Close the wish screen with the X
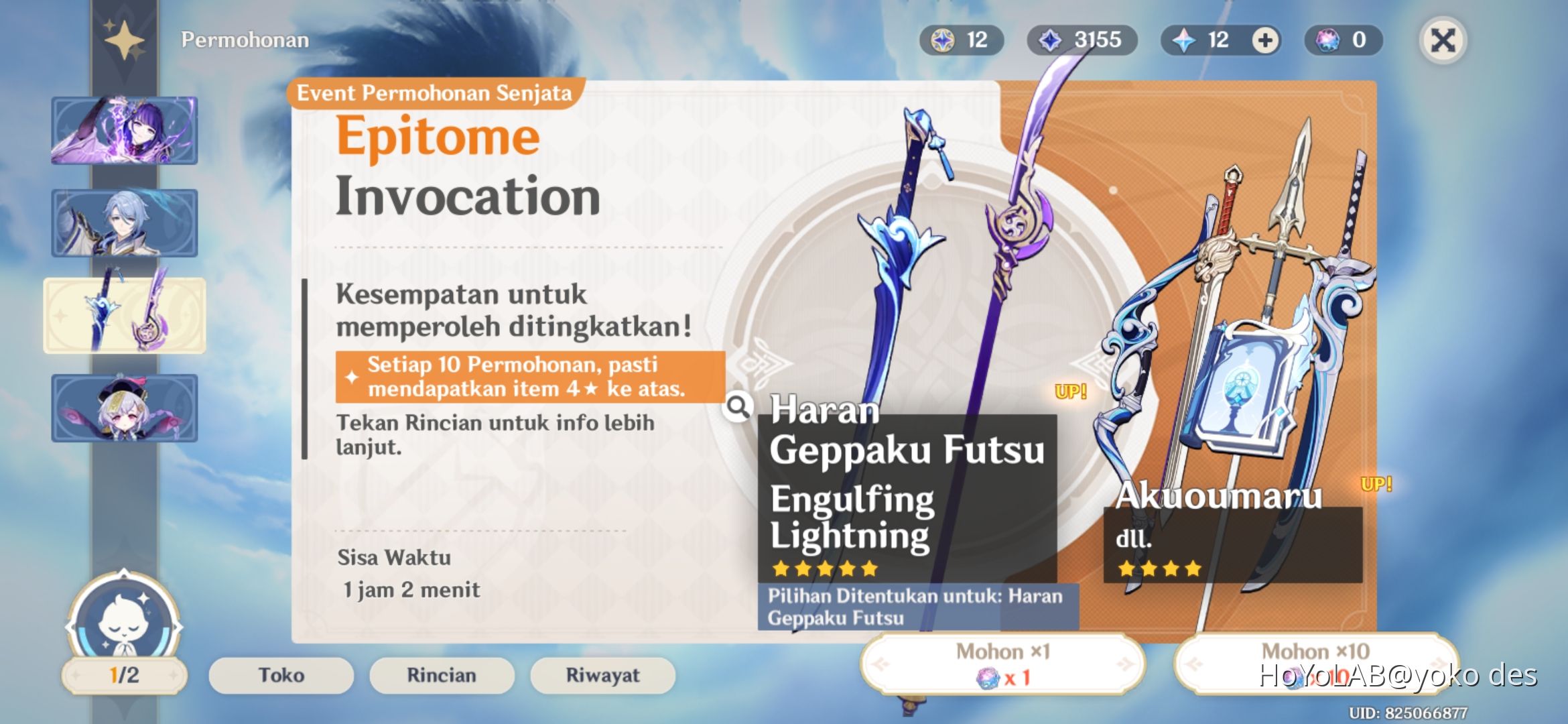The height and width of the screenshot is (724, 1568). 1442,40
